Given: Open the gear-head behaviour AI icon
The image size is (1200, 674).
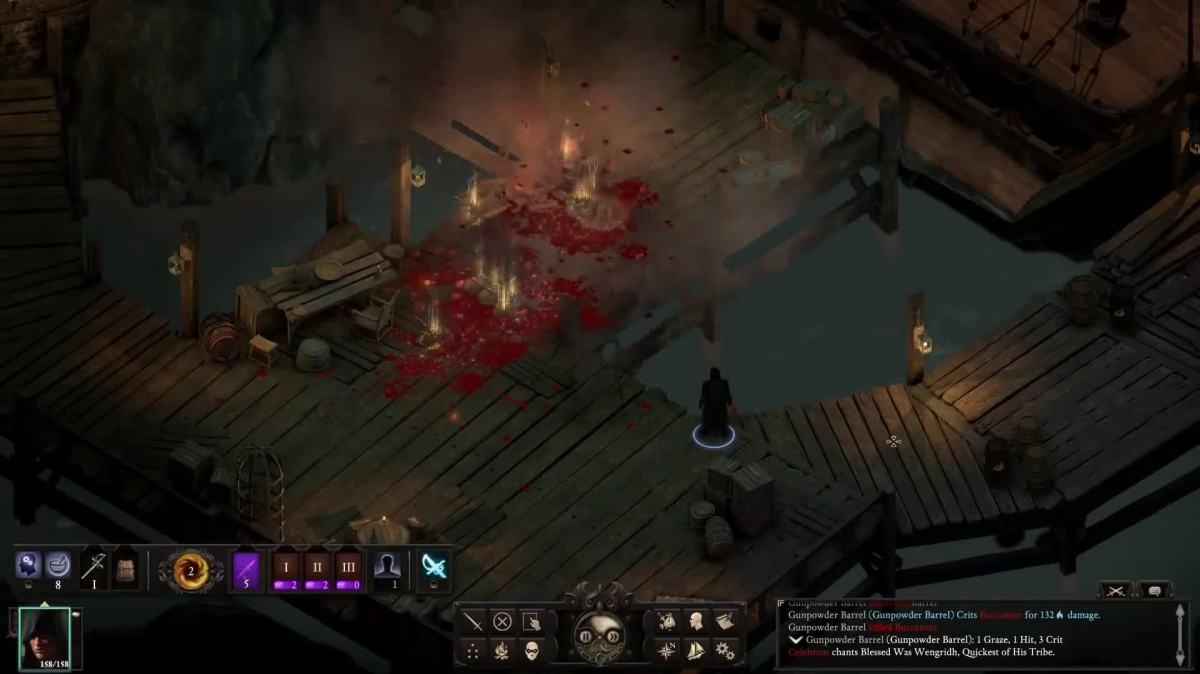Looking at the screenshot, I should (x=27, y=566).
